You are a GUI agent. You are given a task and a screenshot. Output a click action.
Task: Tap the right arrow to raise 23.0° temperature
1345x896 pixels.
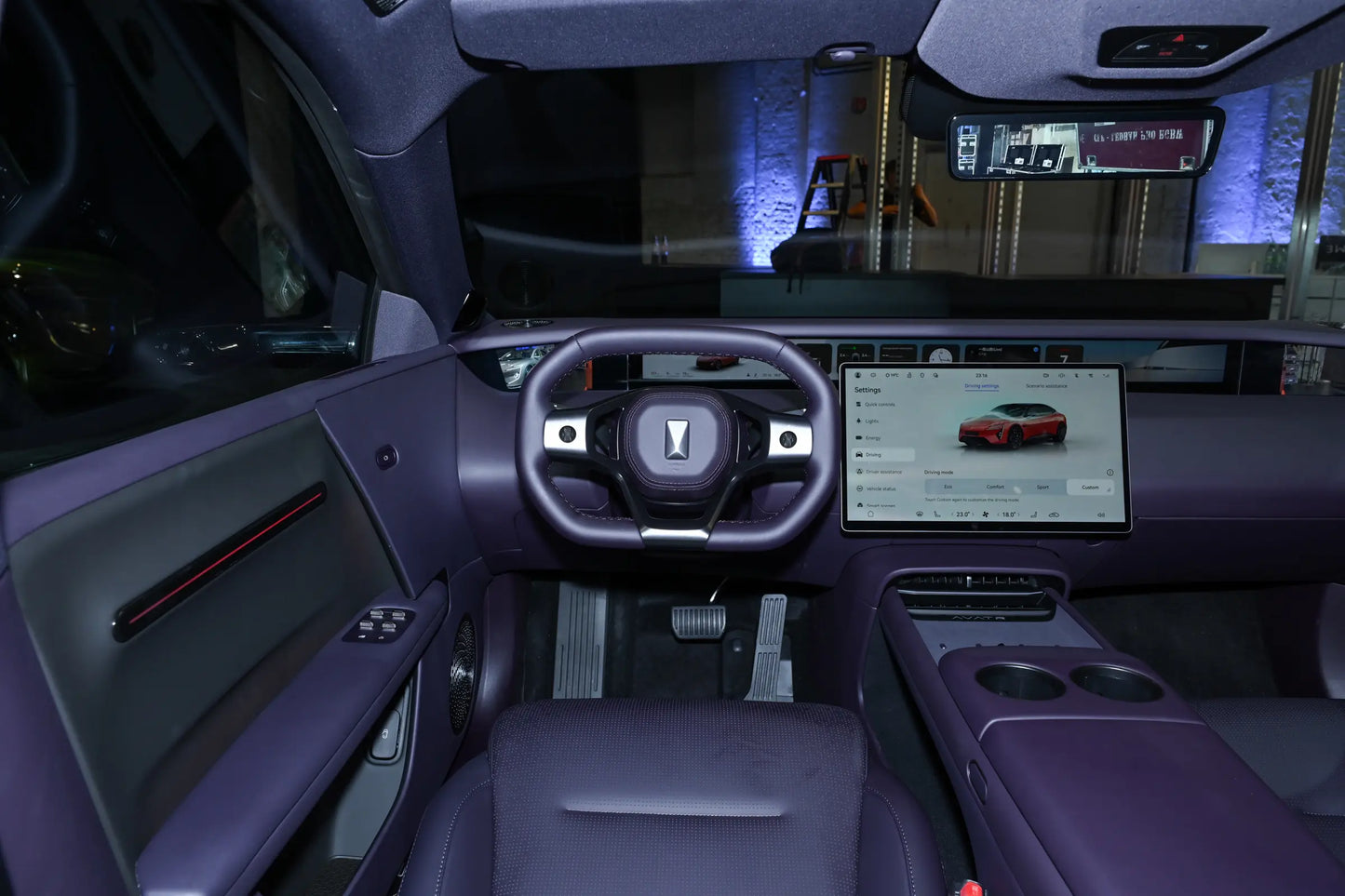(972, 515)
